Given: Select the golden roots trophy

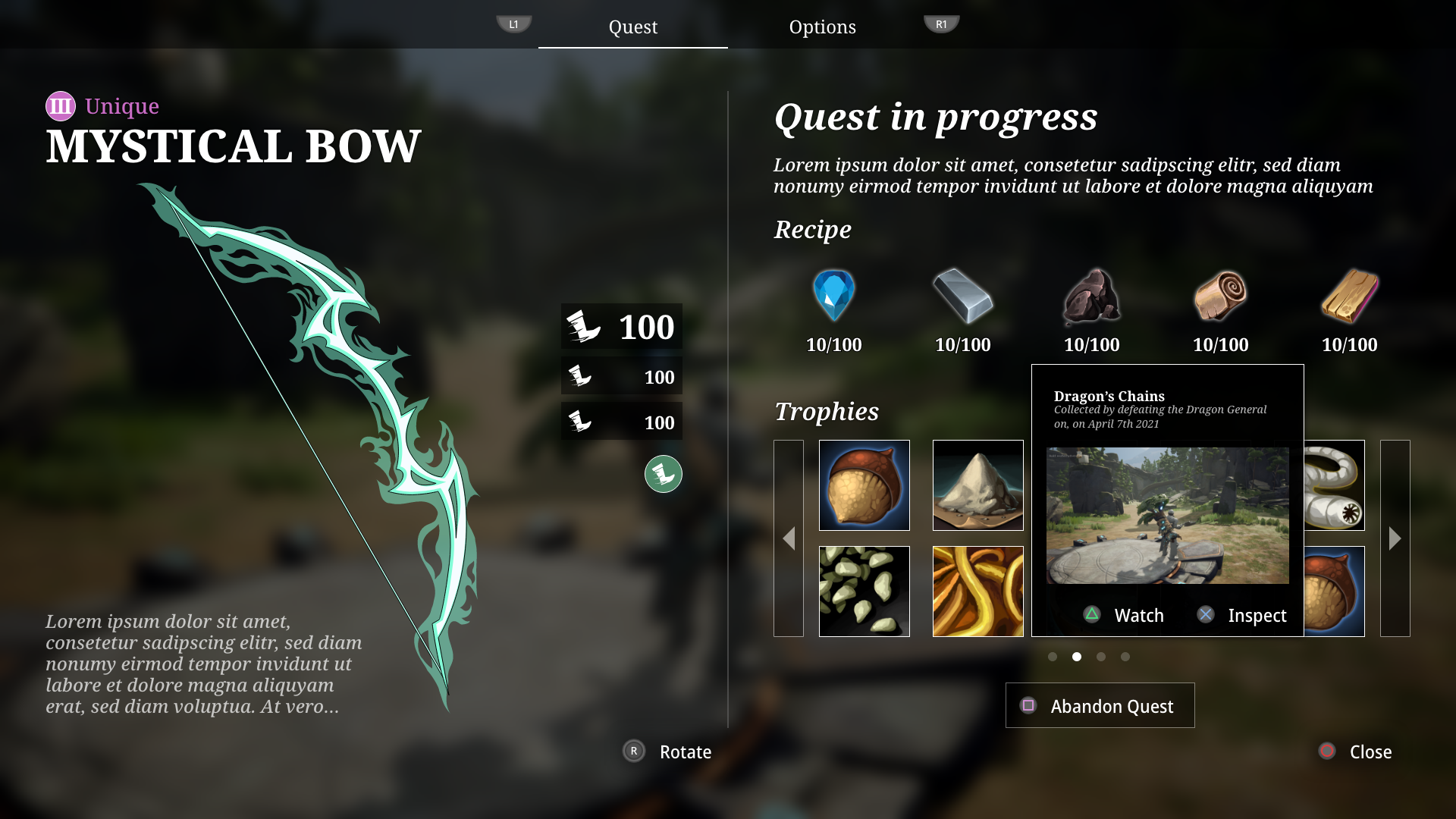Looking at the screenshot, I should pos(977,591).
